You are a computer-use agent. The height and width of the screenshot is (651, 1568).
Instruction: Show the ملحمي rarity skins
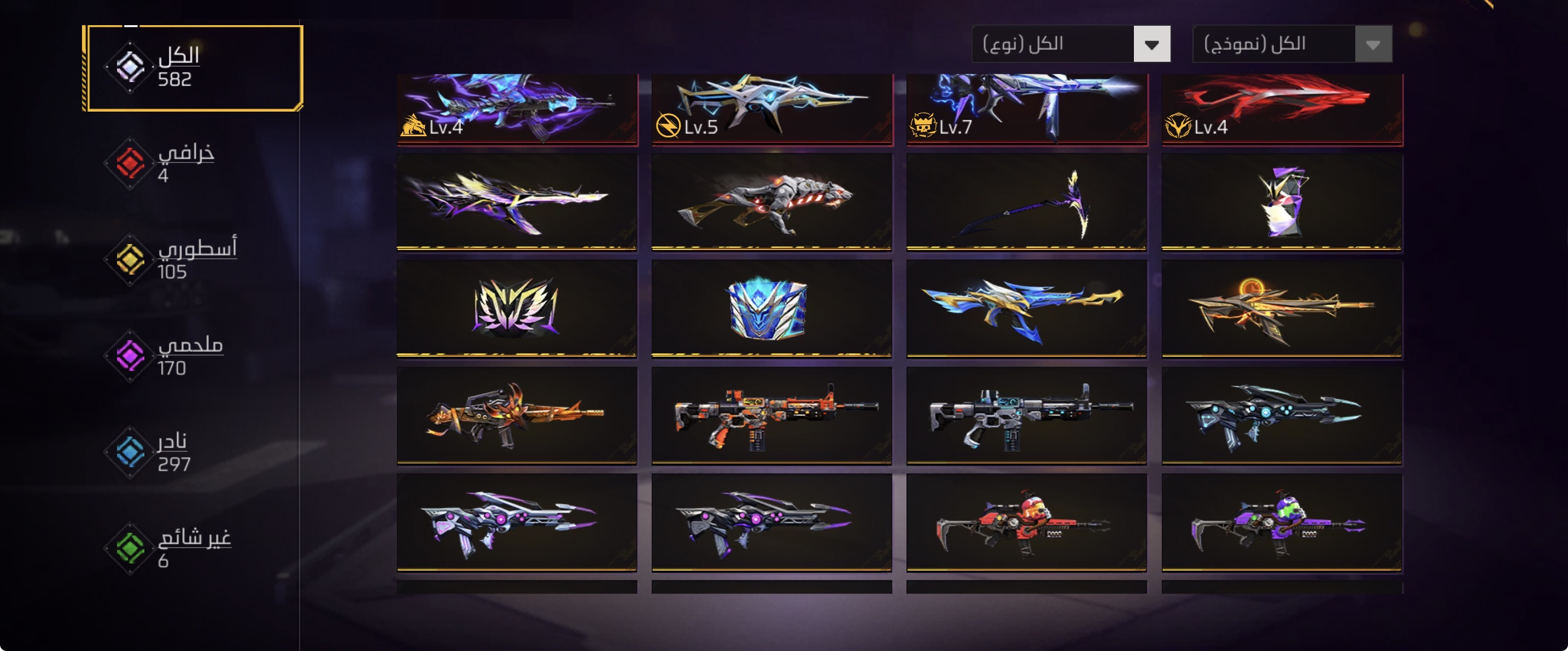179,356
